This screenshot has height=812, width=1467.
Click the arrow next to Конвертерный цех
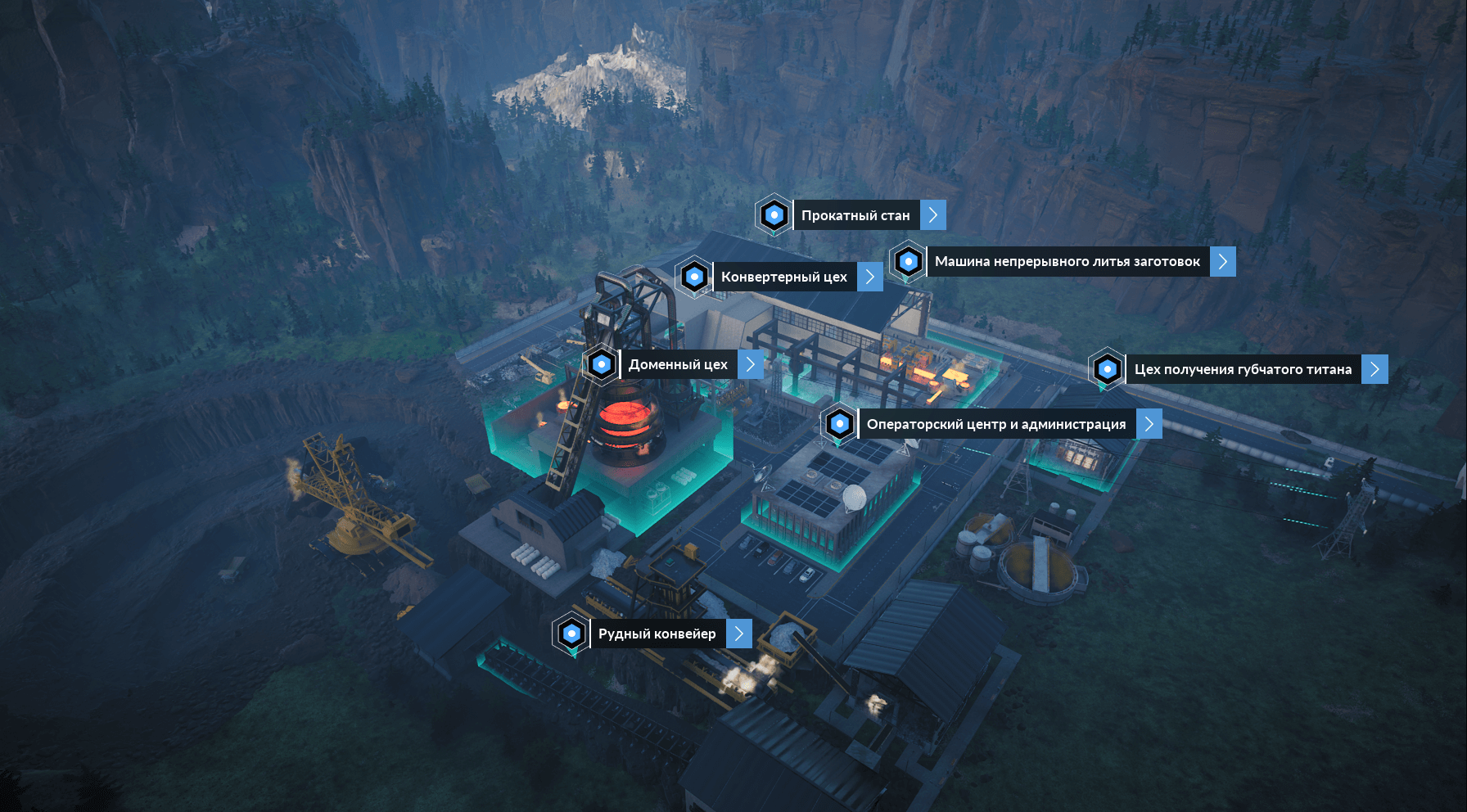(870, 277)
